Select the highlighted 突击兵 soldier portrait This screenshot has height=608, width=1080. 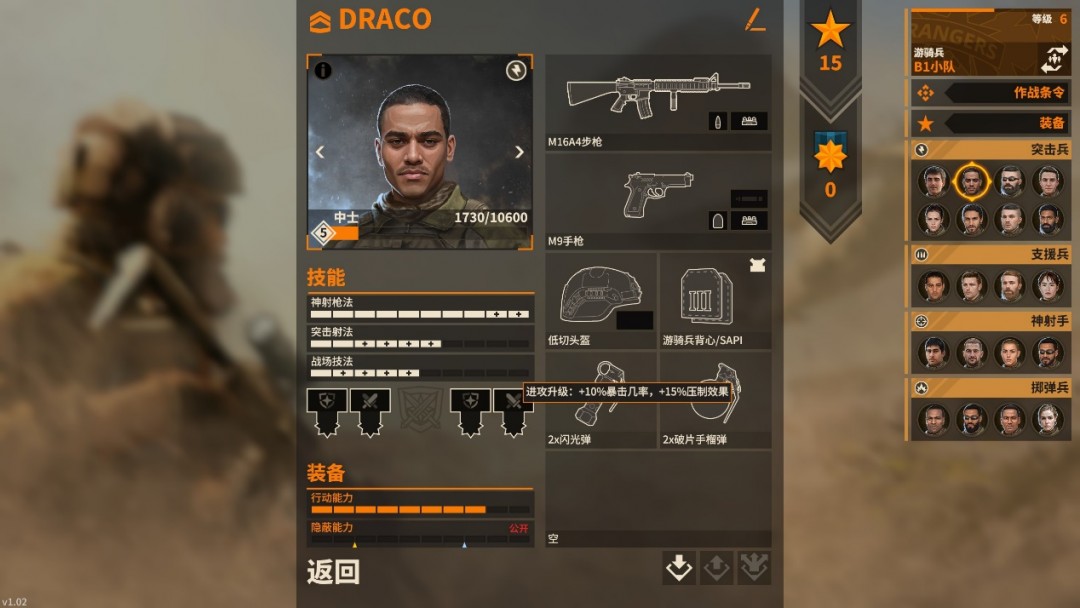[x=971, y=182]
